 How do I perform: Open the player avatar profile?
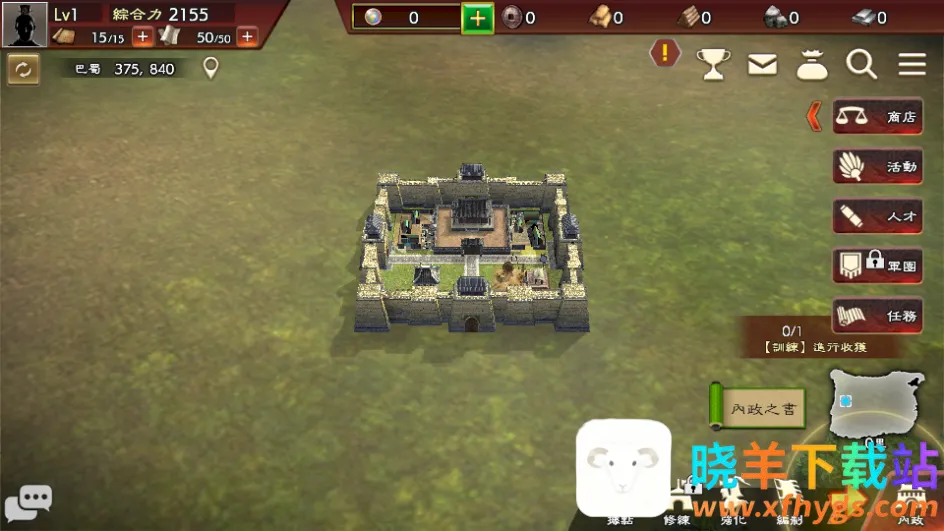pyautogui.click(x=24, y=24)
